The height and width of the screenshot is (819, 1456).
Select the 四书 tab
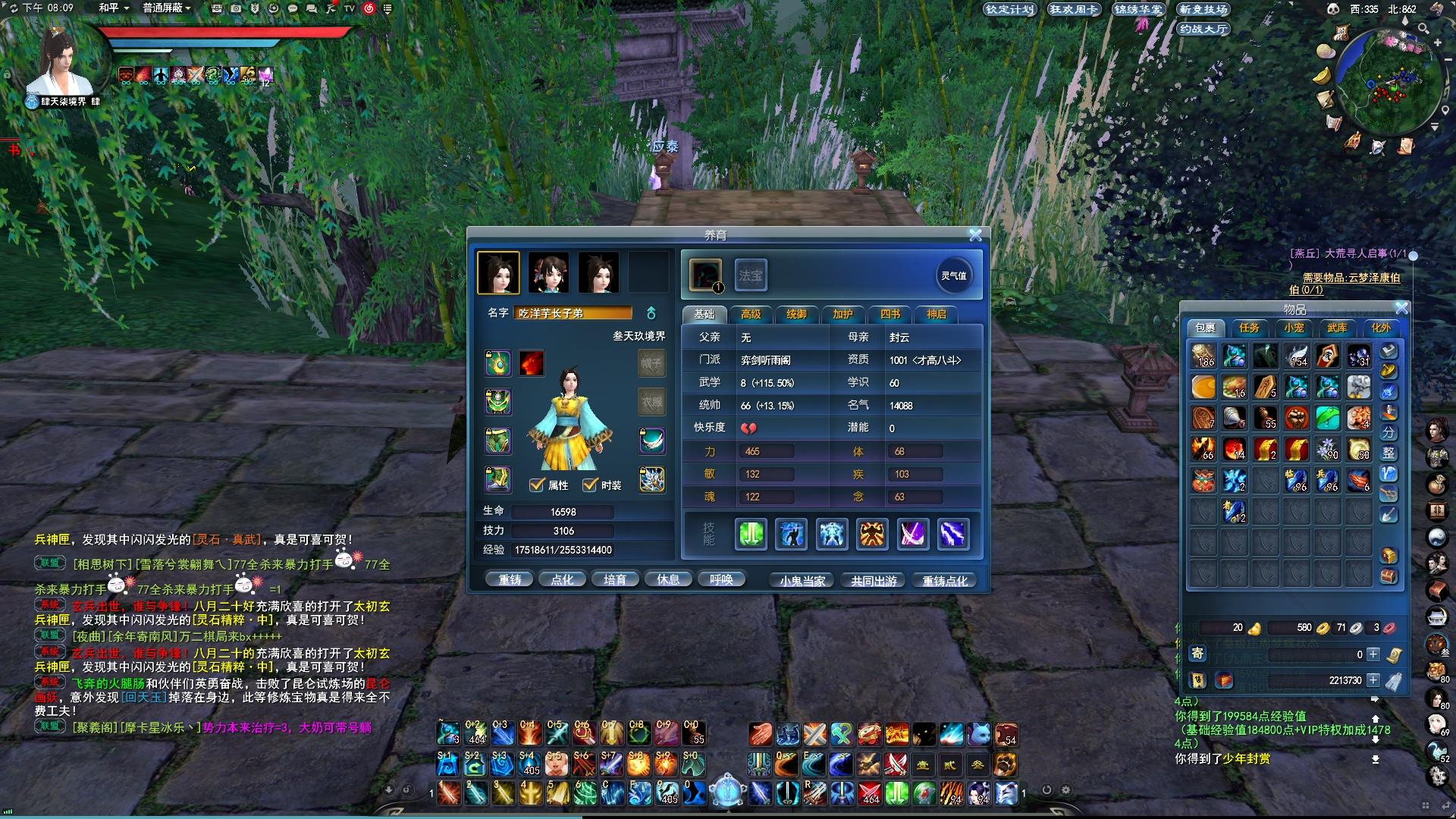pyautogui.click(x=890, y=314)
